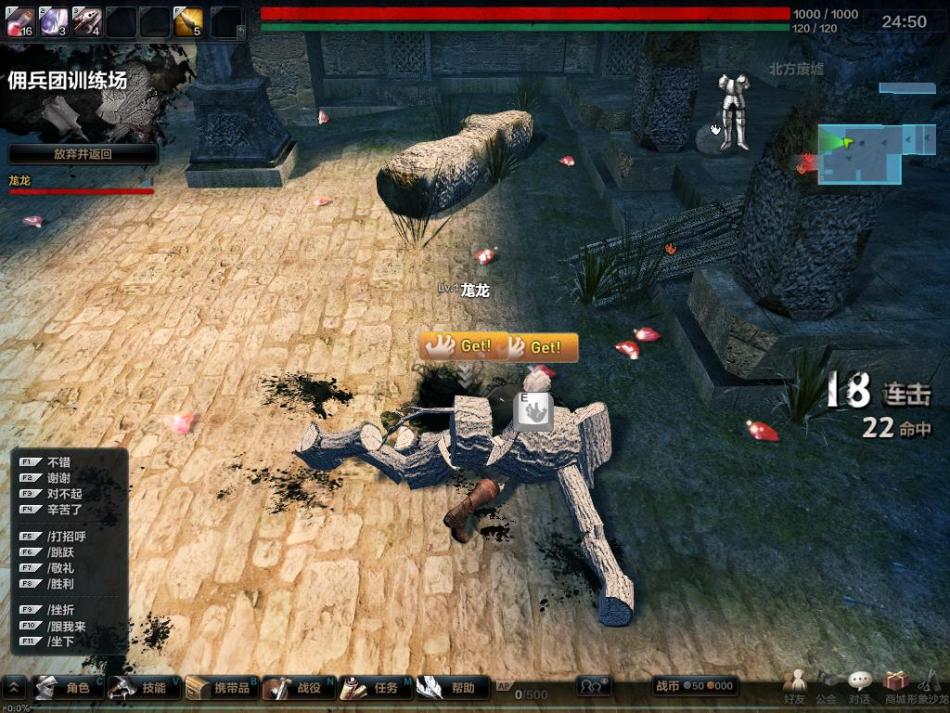Expand the bottom menu bar arrow toggle
This screenshot has height=713, width=950.
point(15,688)
